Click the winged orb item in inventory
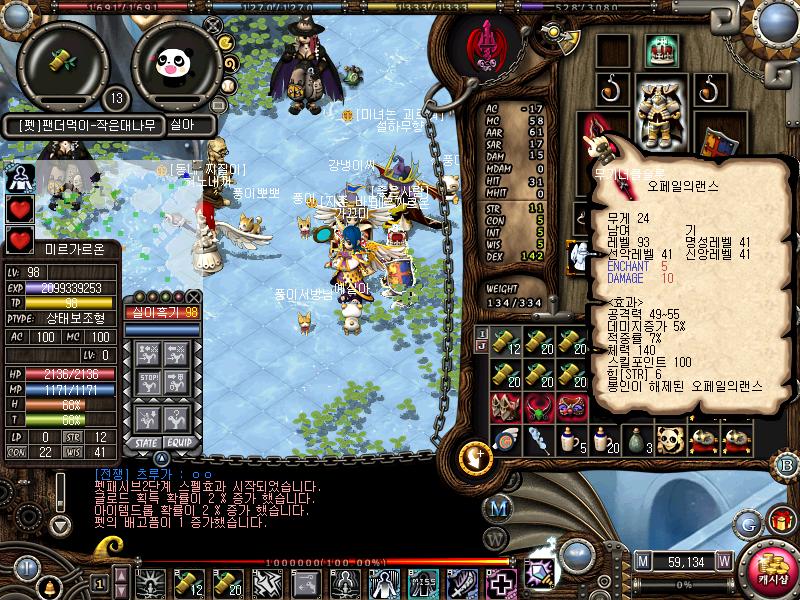 coord(505,440)
